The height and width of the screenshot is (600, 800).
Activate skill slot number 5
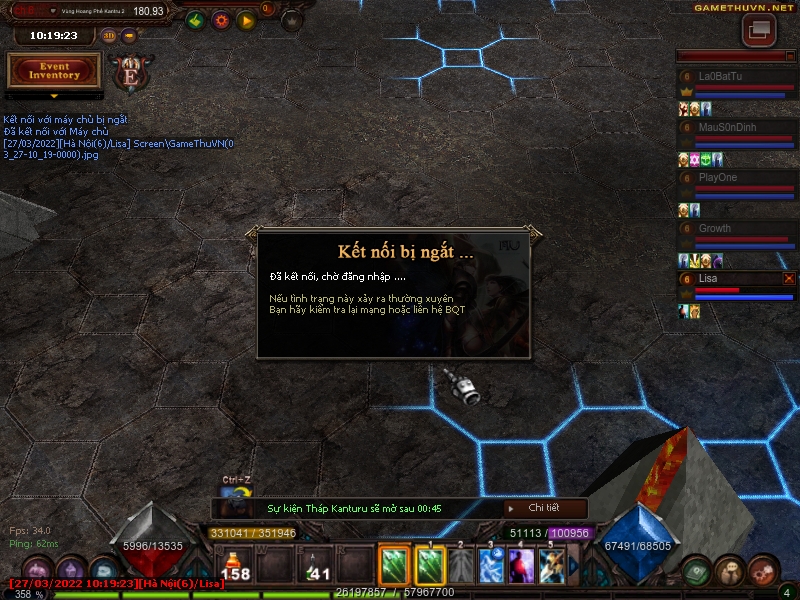point(552,566)
